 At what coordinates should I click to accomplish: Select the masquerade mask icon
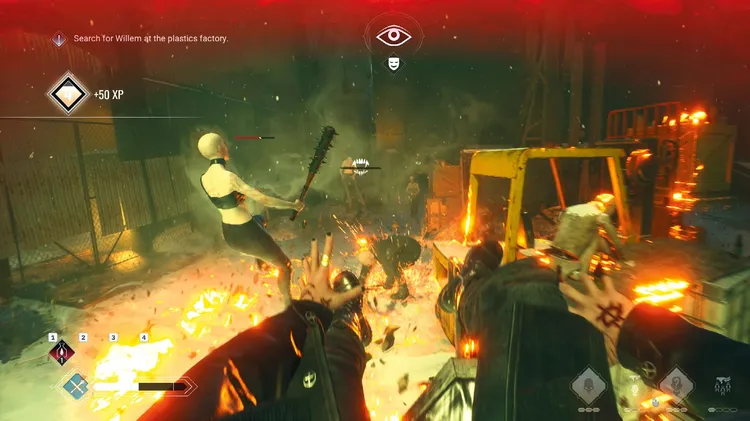(394, 63)
